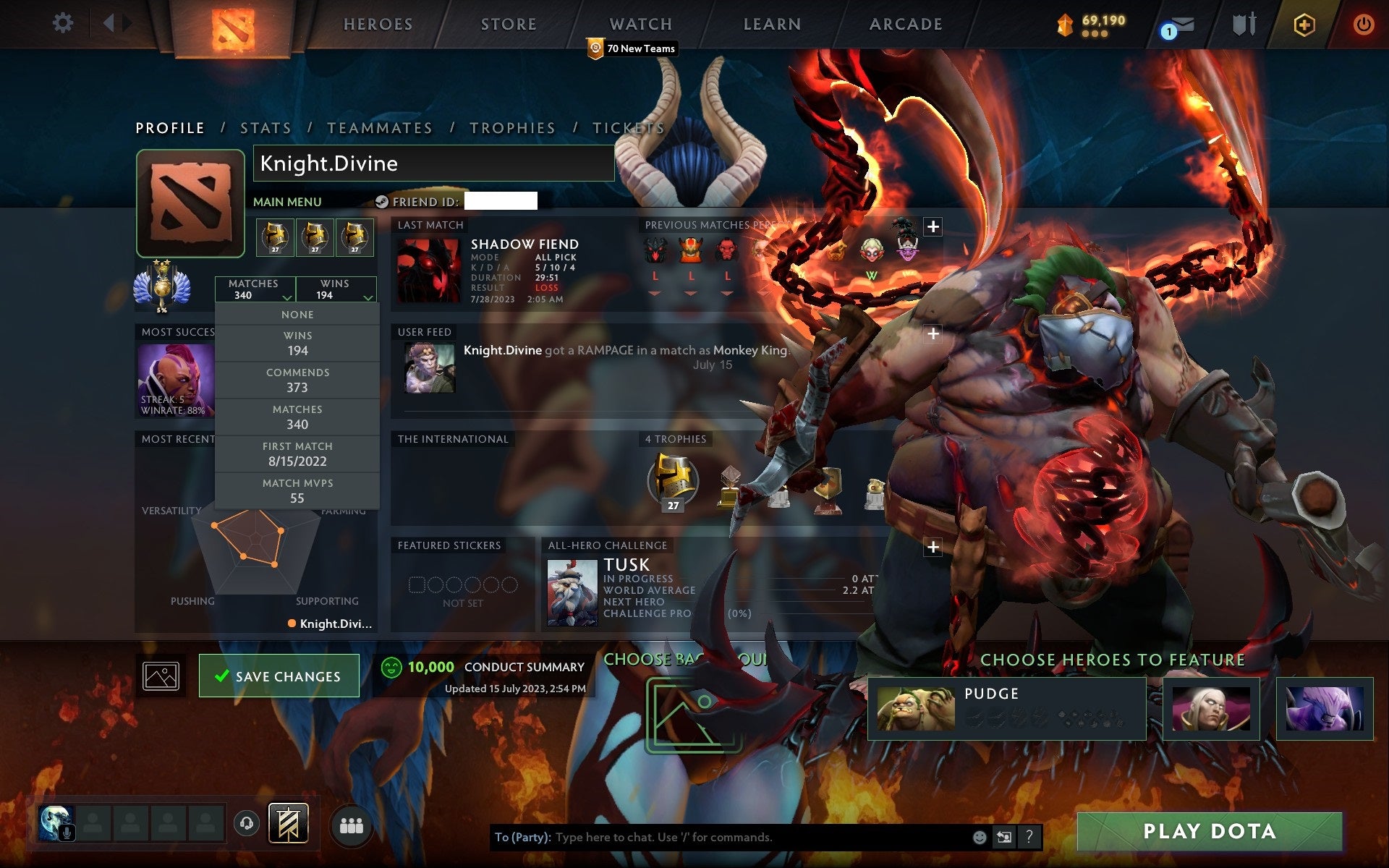This screenshot has width=1389, height=868.
Task: Click the chat help question mark icon
Action: [1030, 838]
